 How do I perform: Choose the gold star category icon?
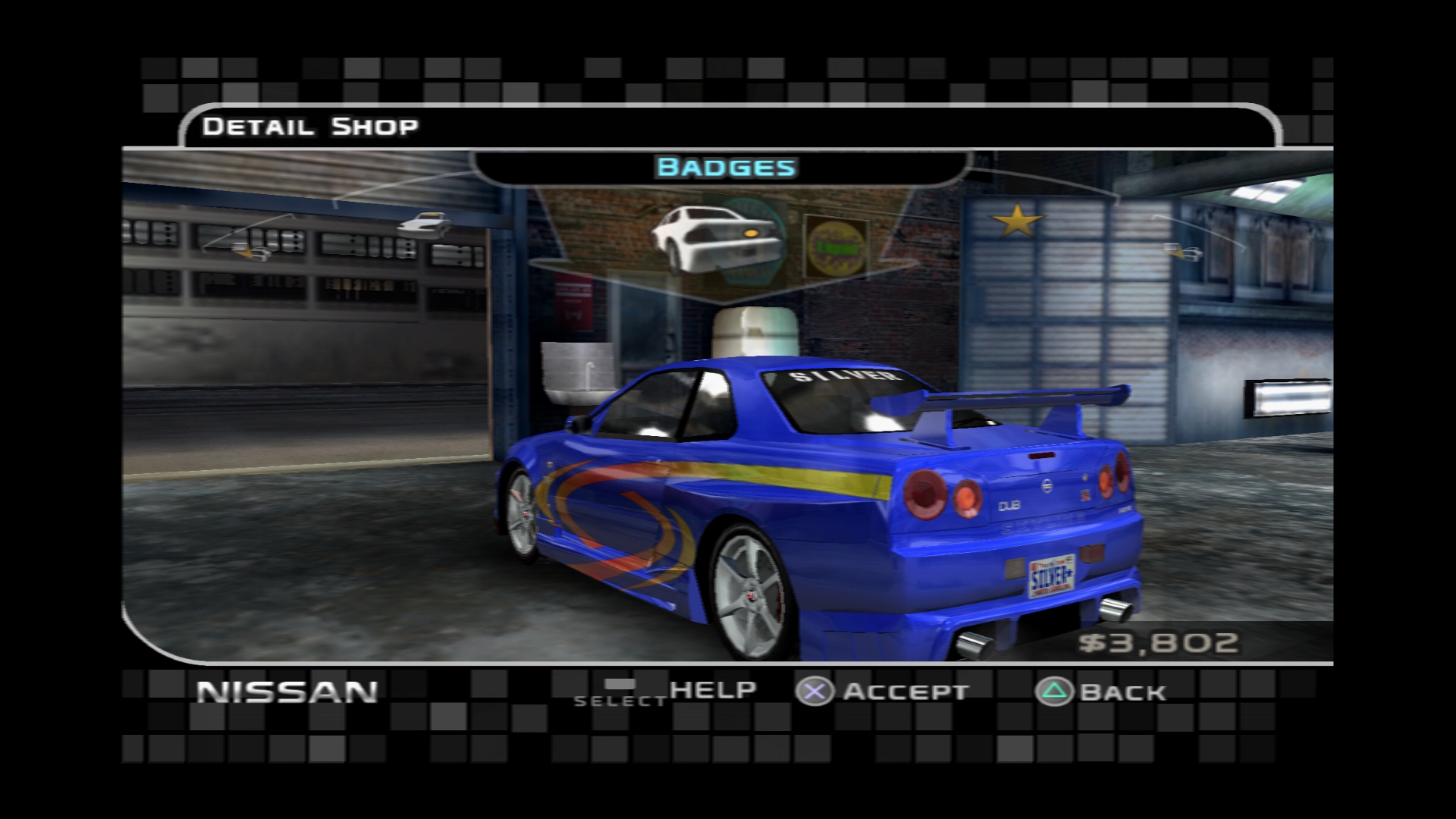[1017, 221]
